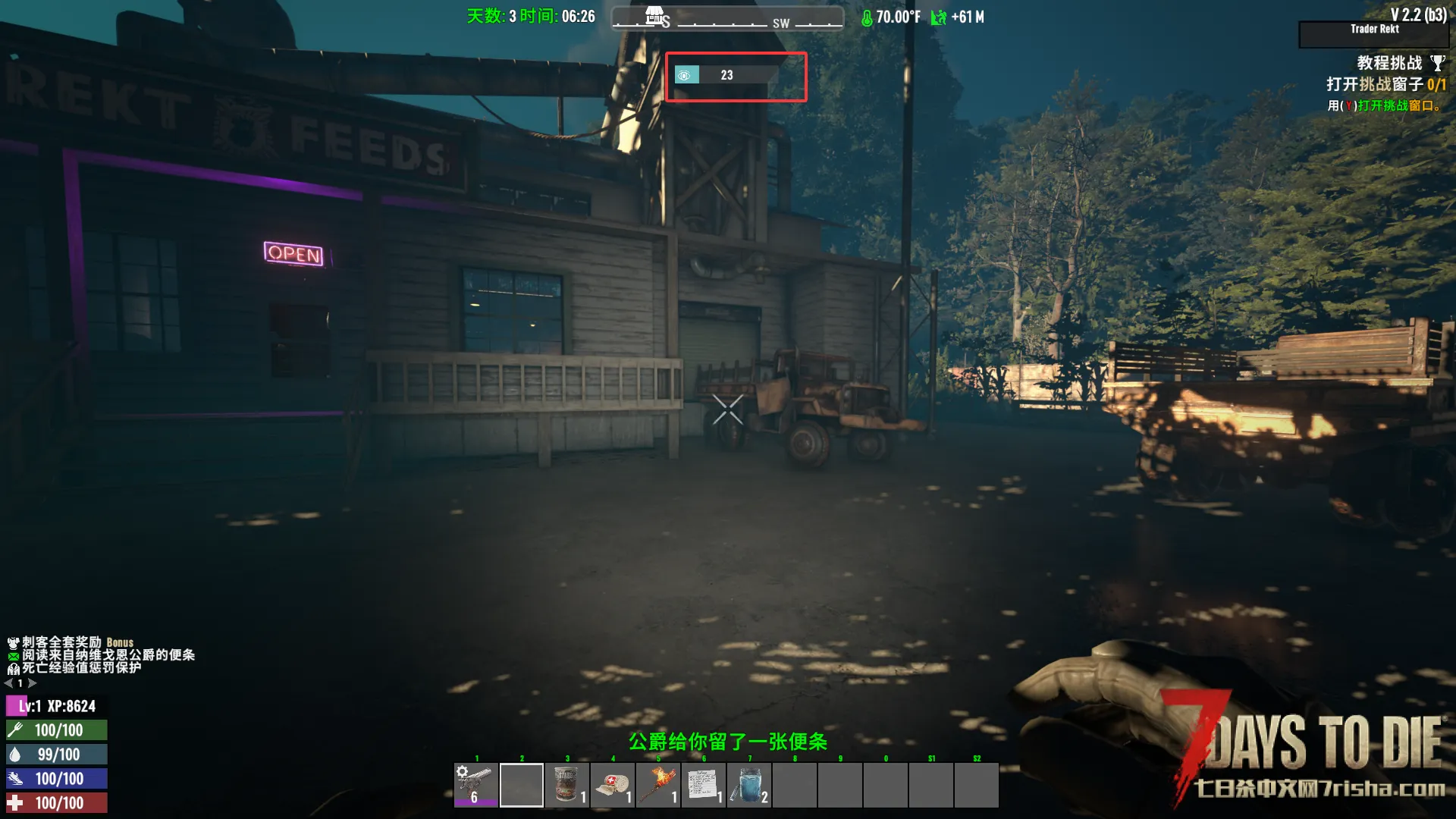Click the green envelope note buff icon
Viewport: 1456px width, 819px height.
(x=13, y=656)
